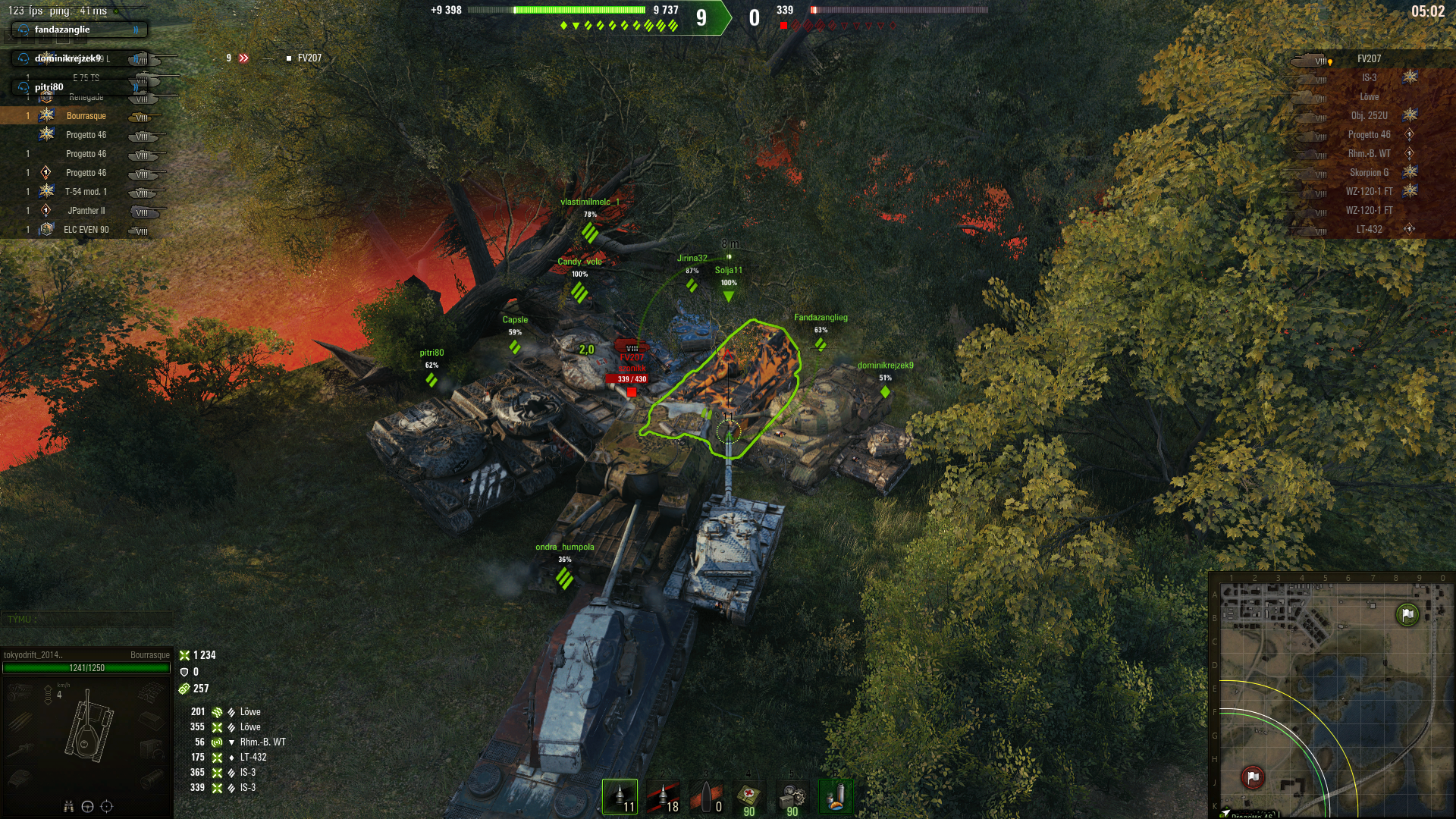Select the ELC EVEN 90 teammate row
The image size is (1456, 819).
[86, 230]
